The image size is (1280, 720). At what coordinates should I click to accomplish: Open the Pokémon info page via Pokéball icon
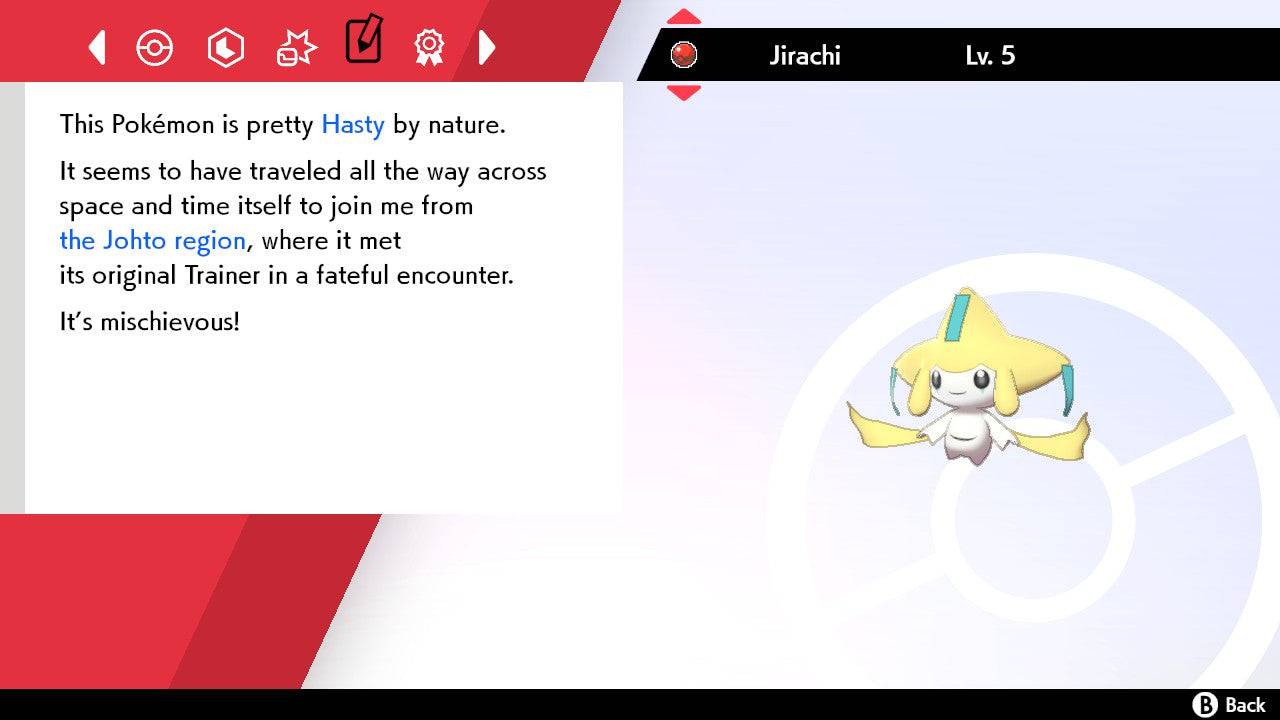(155, 47)
